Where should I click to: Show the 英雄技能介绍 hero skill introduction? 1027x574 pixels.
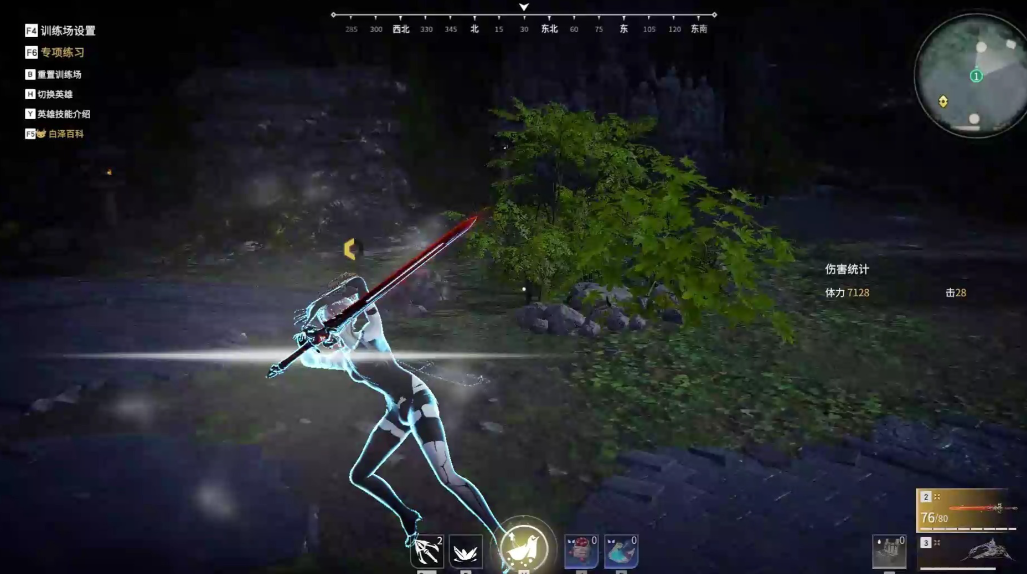63,114
